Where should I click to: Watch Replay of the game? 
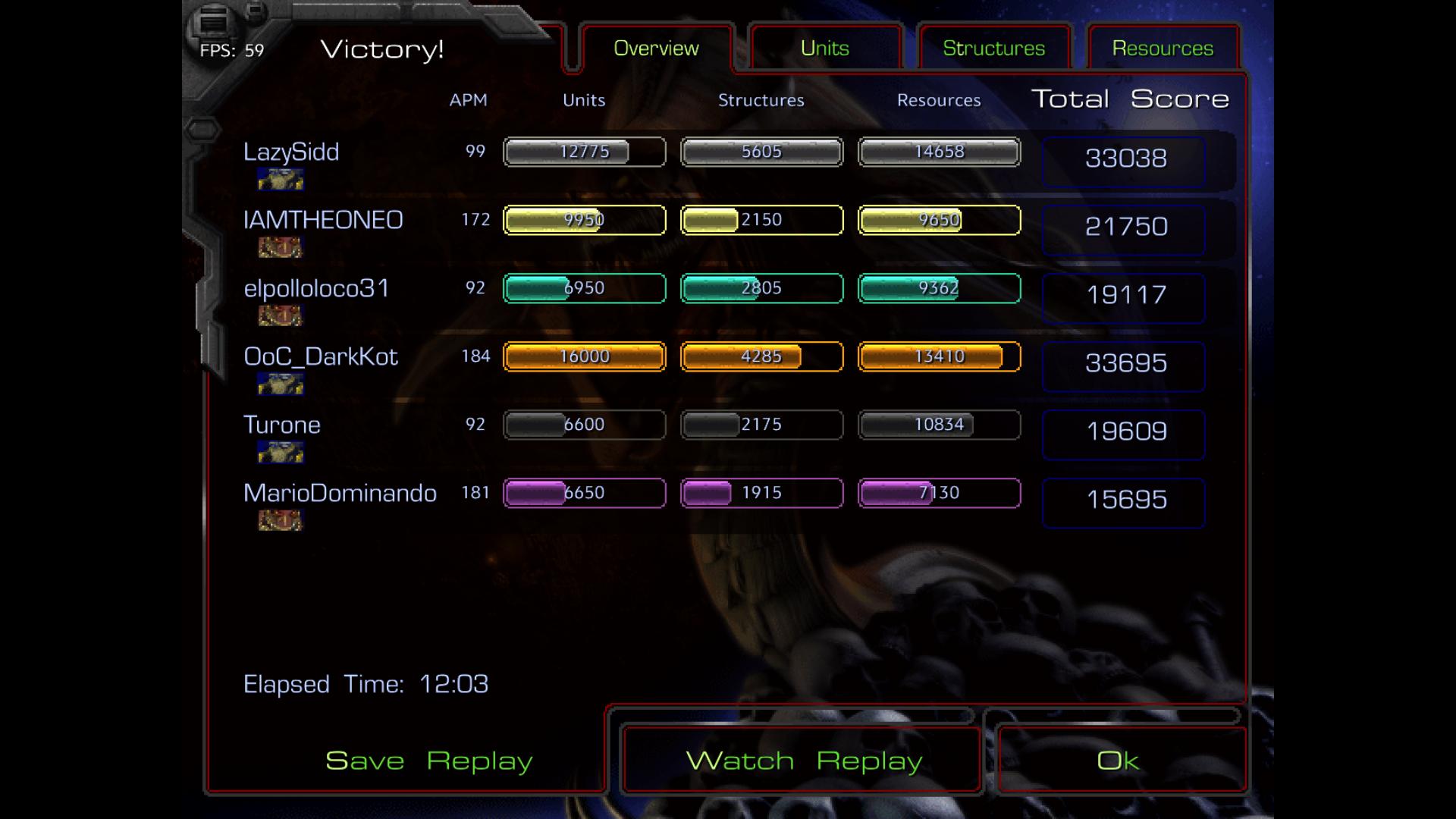click(x=804, y=761)
